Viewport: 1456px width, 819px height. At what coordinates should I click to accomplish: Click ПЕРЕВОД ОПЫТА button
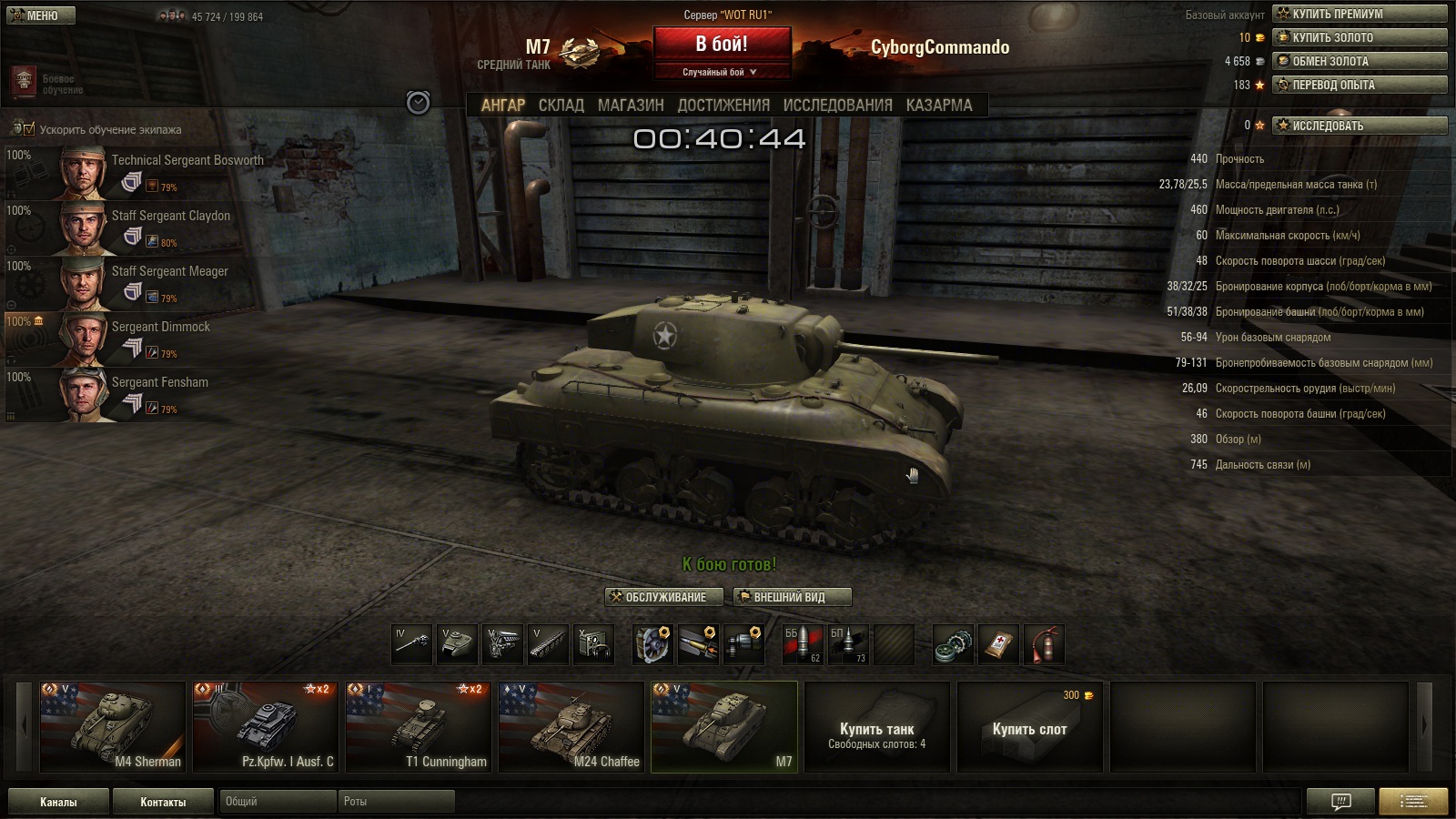point(1360,85)
